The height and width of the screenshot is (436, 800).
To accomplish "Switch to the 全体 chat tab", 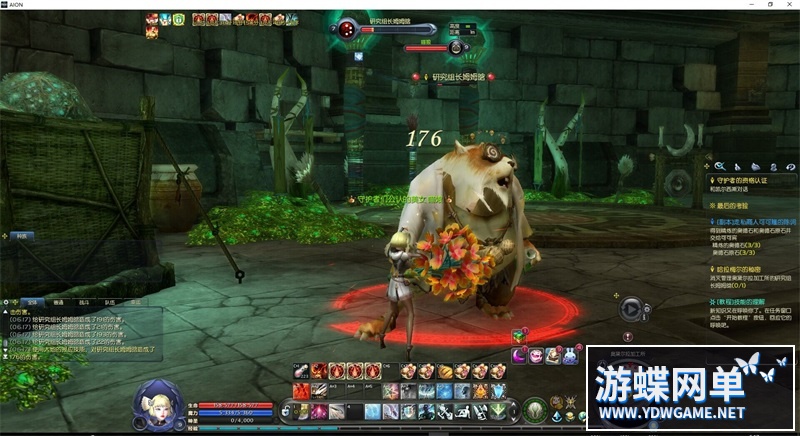I will click(x=32, y=300).
